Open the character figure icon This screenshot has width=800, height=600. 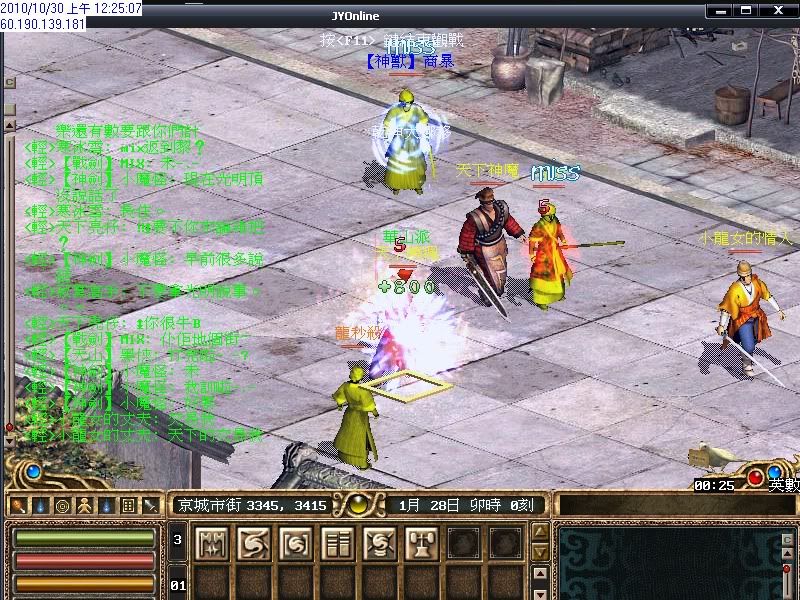[84, 506]
